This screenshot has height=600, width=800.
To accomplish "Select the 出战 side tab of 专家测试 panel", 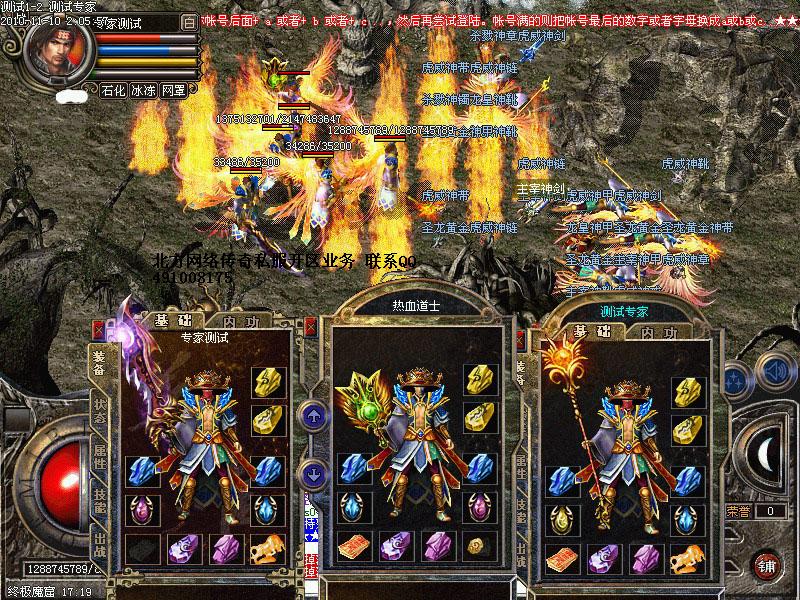I will point(100,547).
